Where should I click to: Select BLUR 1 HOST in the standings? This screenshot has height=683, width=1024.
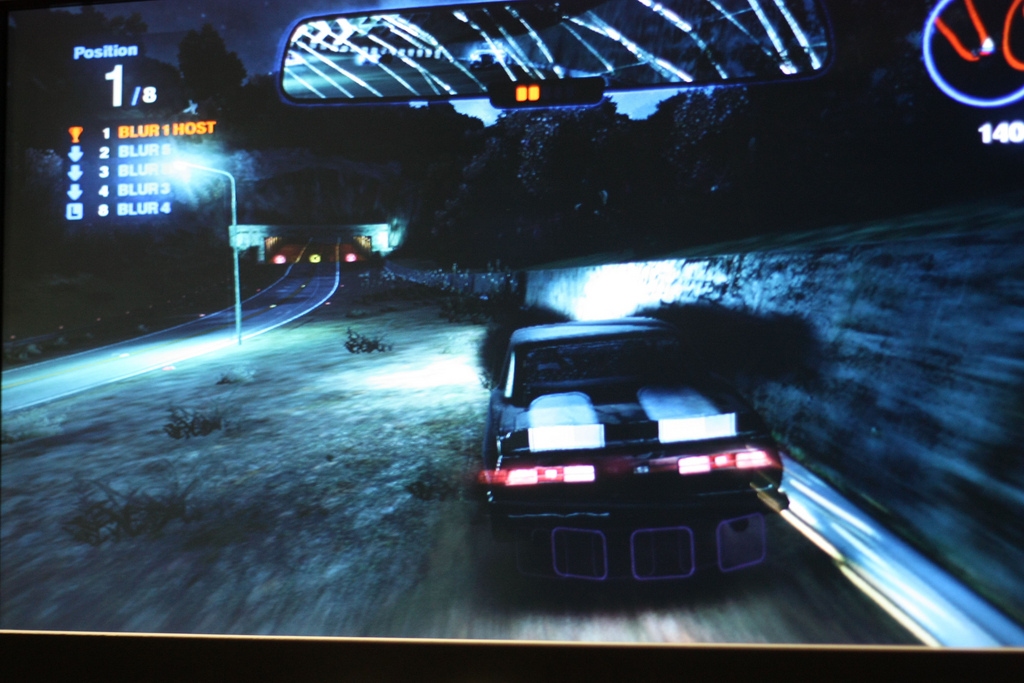[166, 130]
